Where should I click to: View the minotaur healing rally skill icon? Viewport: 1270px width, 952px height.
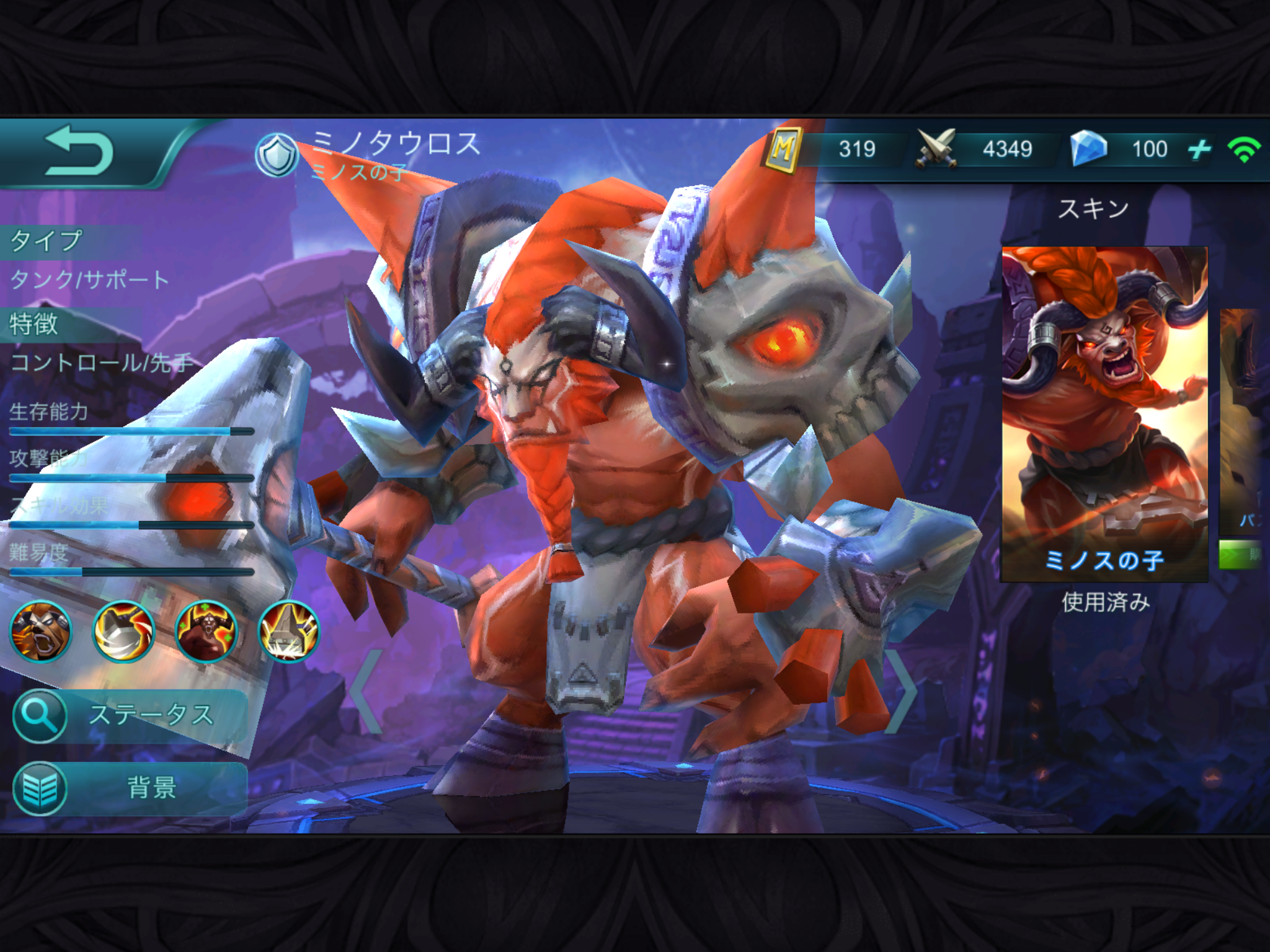click(x=206, y=632)
